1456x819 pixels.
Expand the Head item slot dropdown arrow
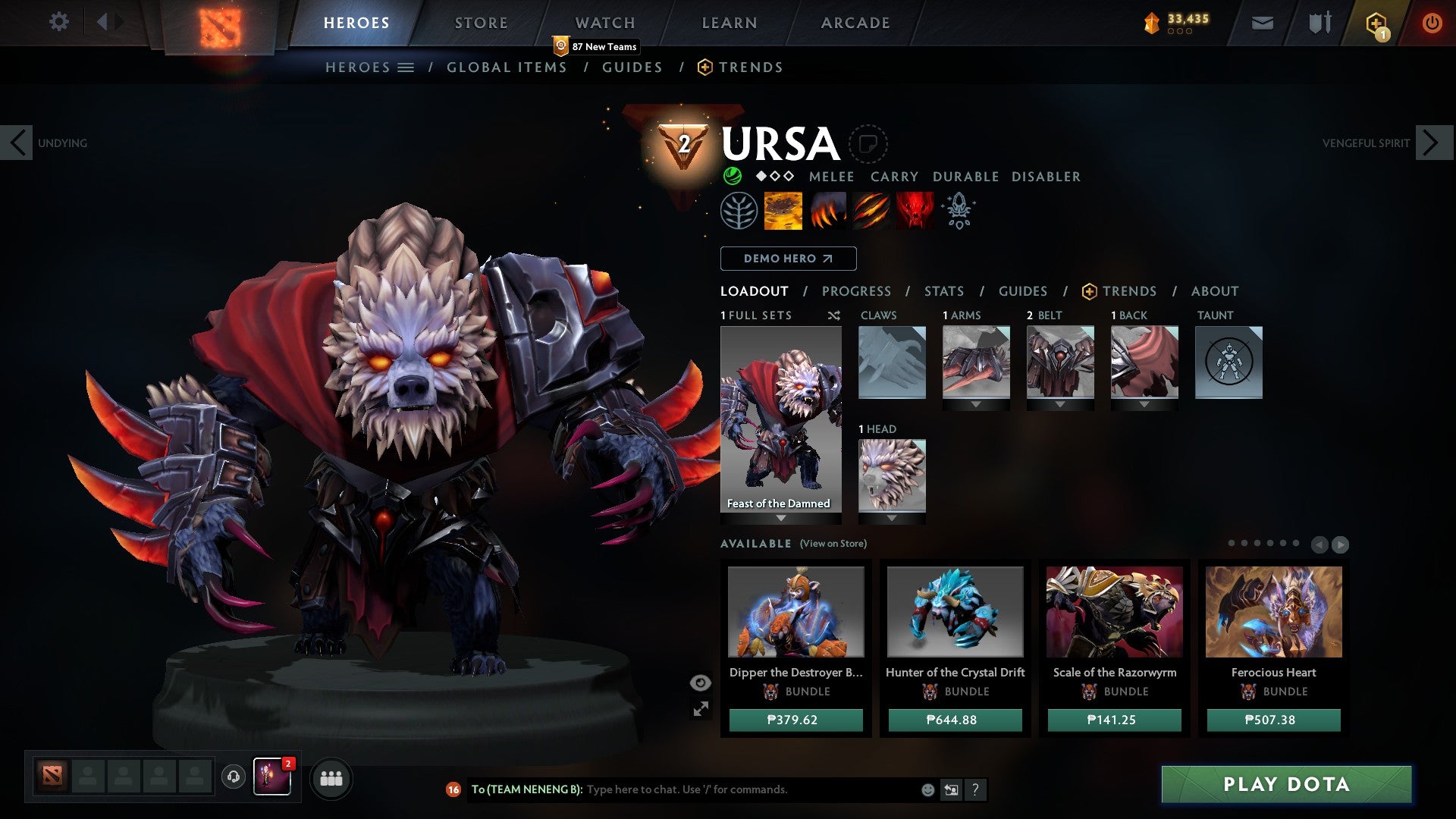(x=892, y=518)
